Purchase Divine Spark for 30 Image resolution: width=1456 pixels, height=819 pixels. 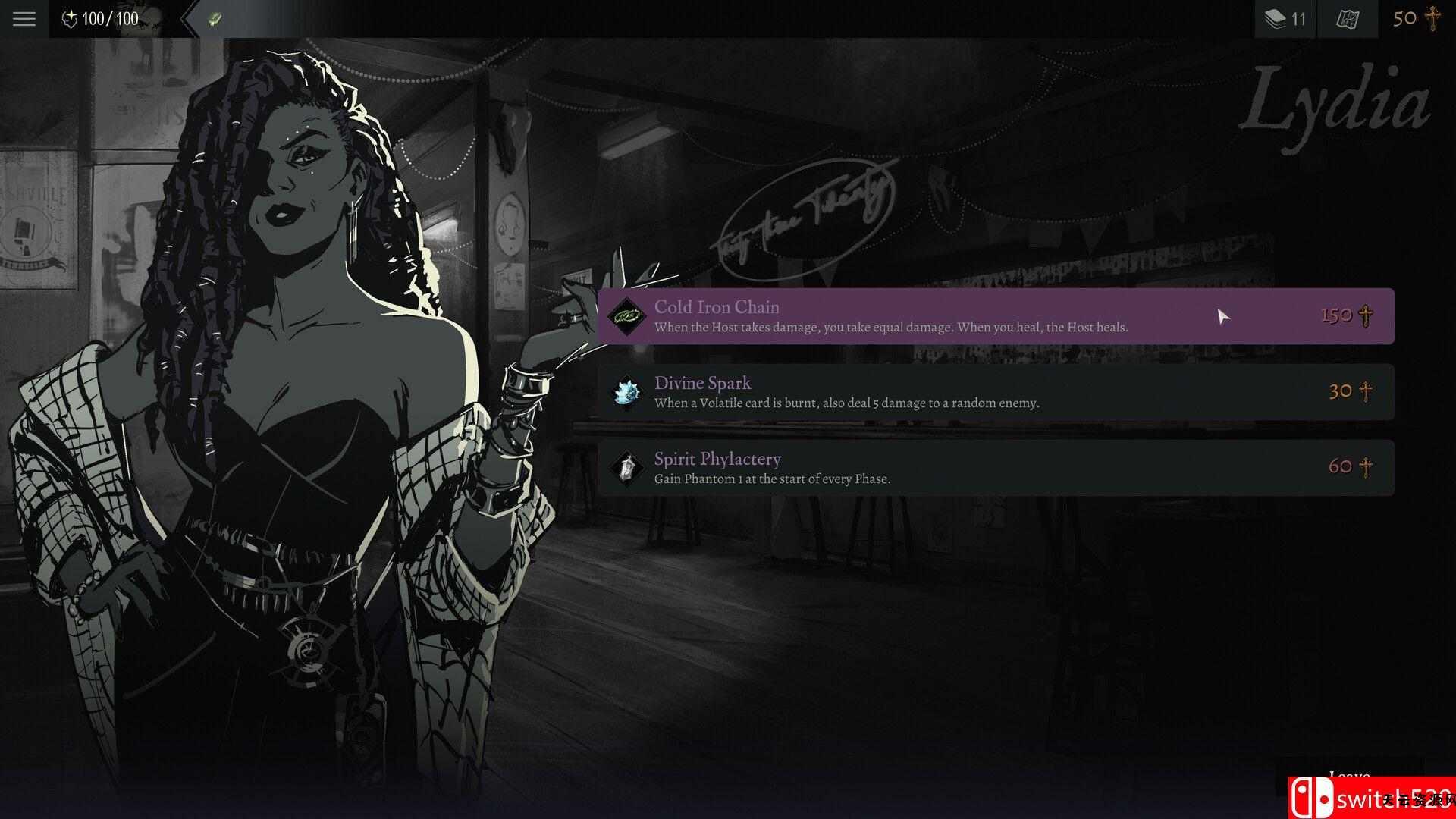[x=995, y=392]
